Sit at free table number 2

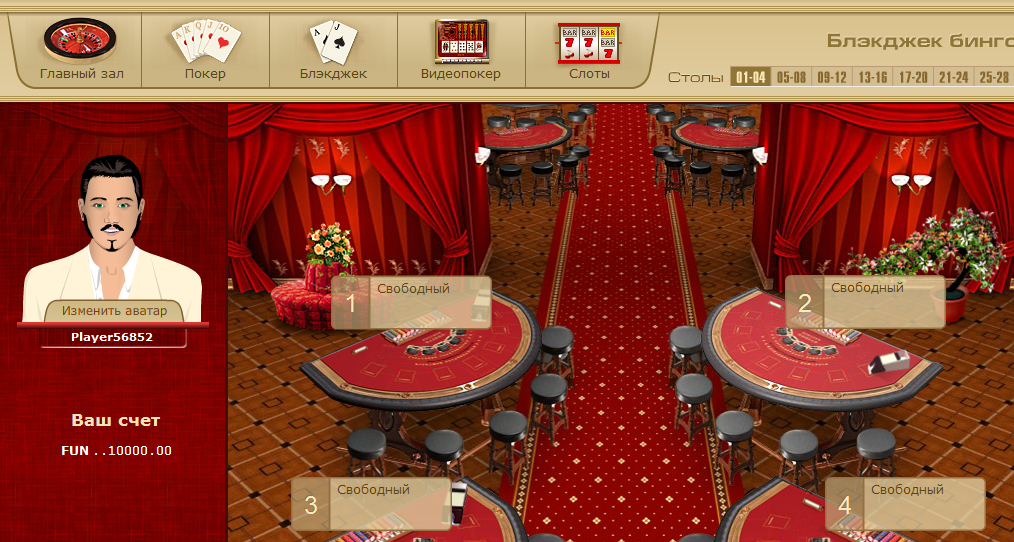point(865,302)
